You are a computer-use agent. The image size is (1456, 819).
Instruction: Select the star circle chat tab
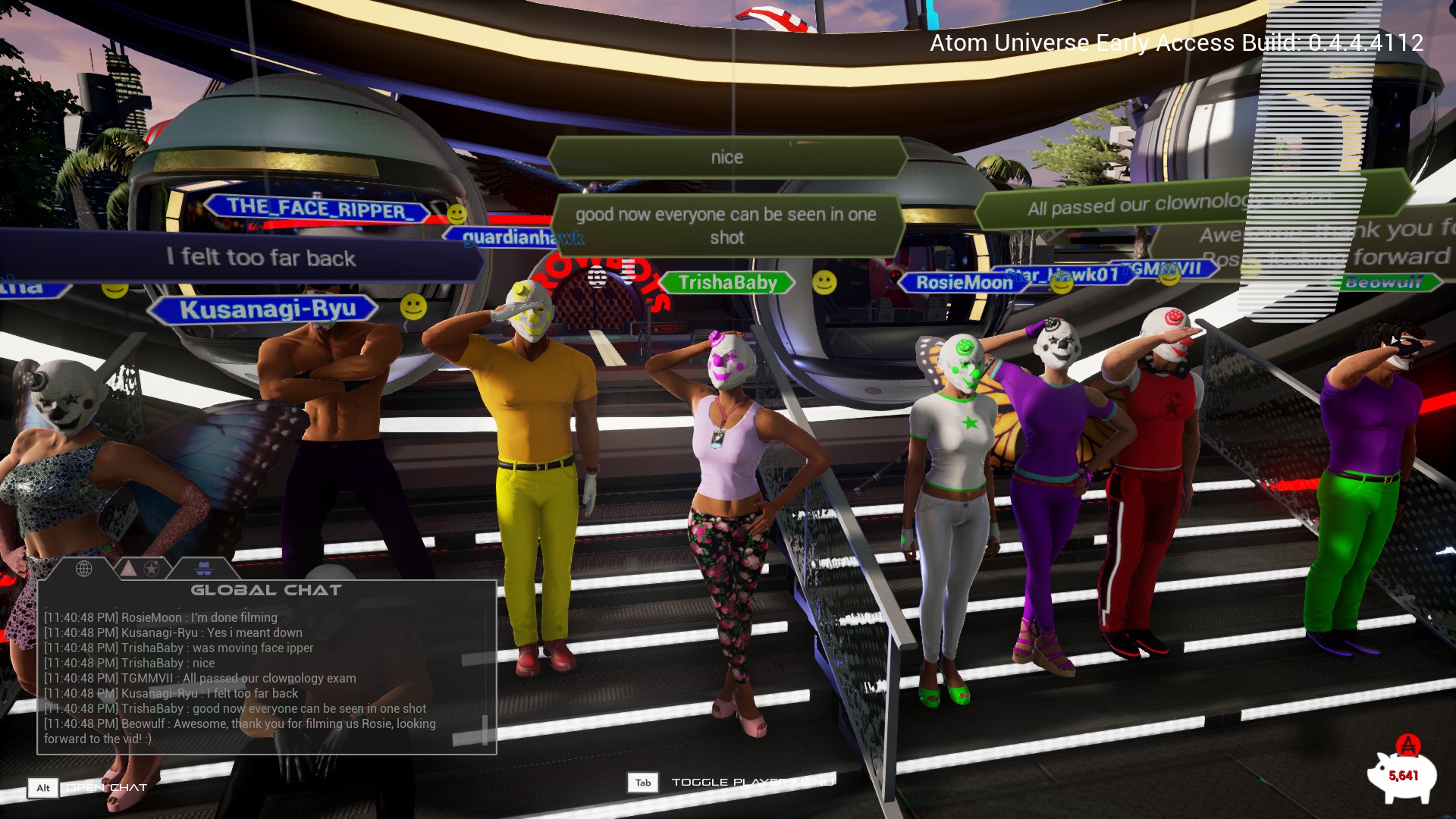click(151, 568)
